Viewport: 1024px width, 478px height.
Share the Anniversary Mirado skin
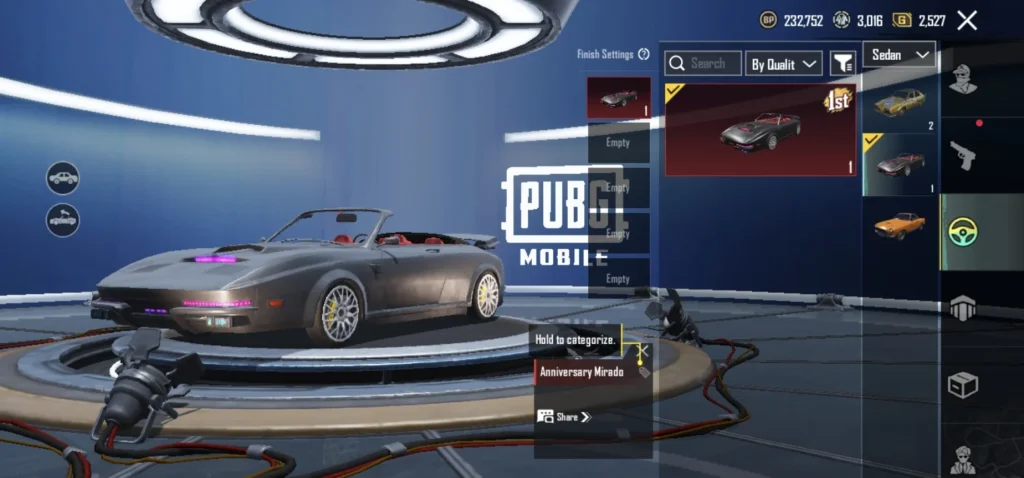(565, 417)
